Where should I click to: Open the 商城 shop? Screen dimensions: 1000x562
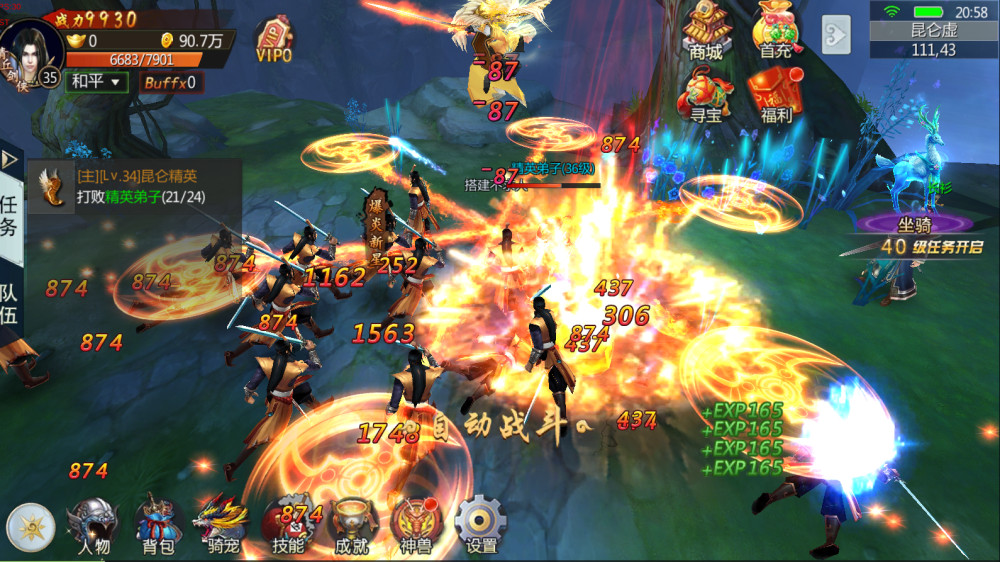click(x=706, y=30)
